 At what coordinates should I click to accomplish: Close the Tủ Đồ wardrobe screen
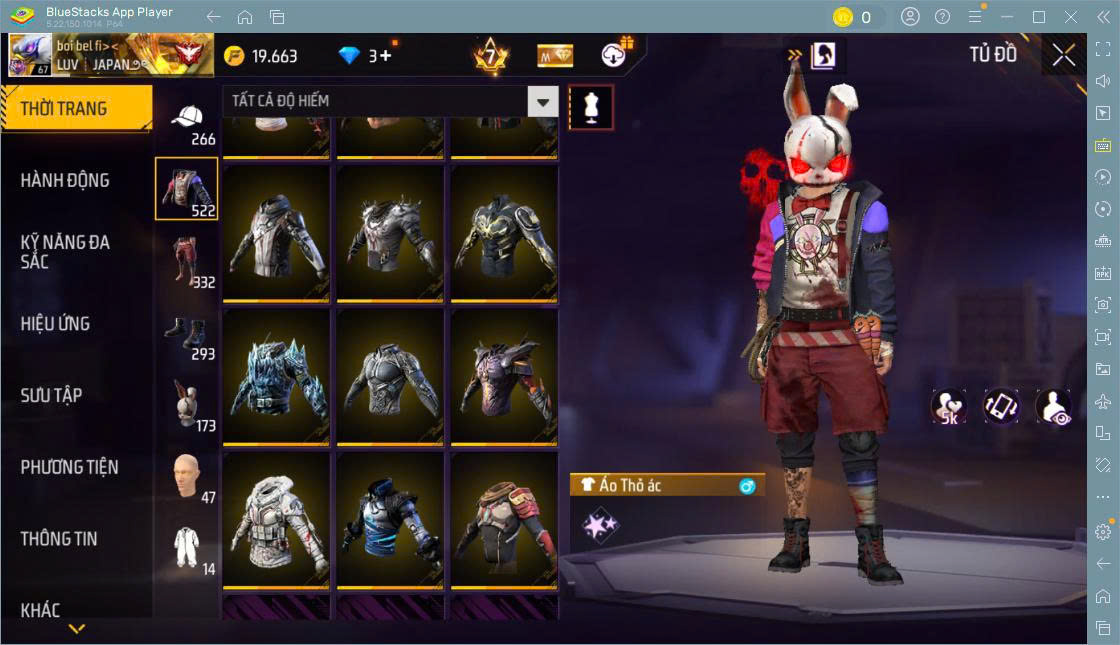pos(1064,56)
